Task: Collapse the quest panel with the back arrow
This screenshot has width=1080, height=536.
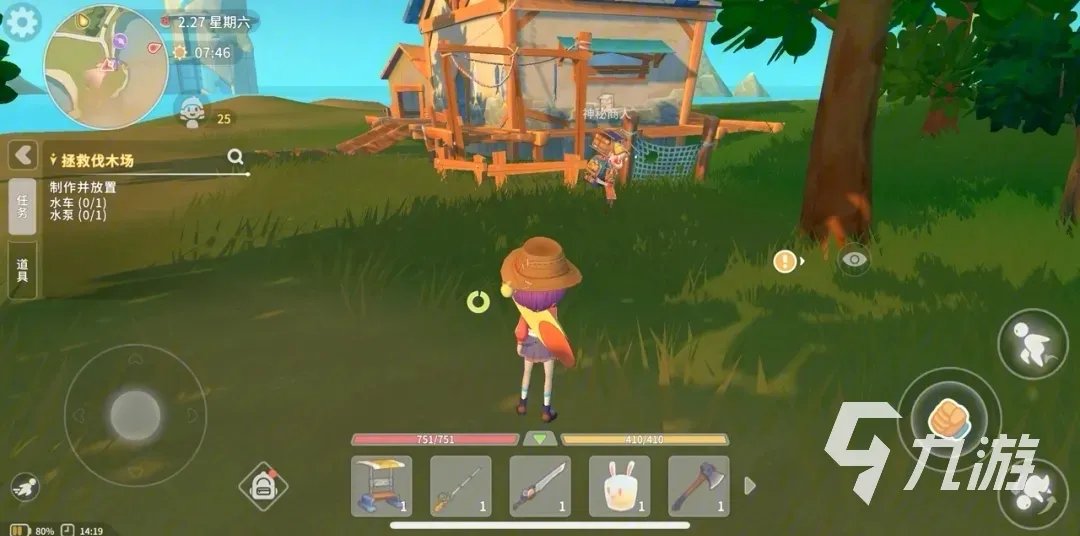Action: (23, 155)
